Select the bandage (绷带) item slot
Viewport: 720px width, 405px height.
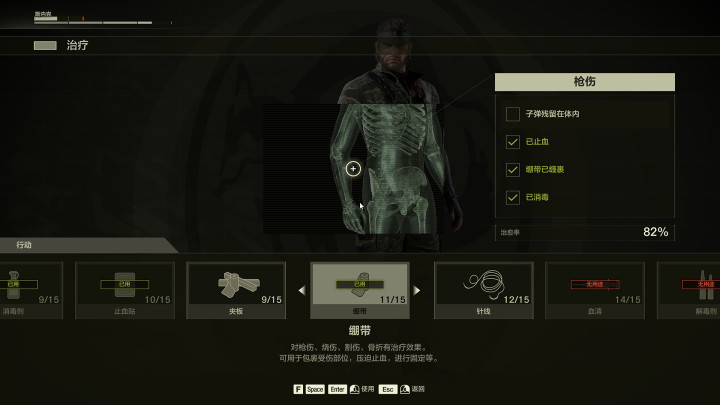359,290
